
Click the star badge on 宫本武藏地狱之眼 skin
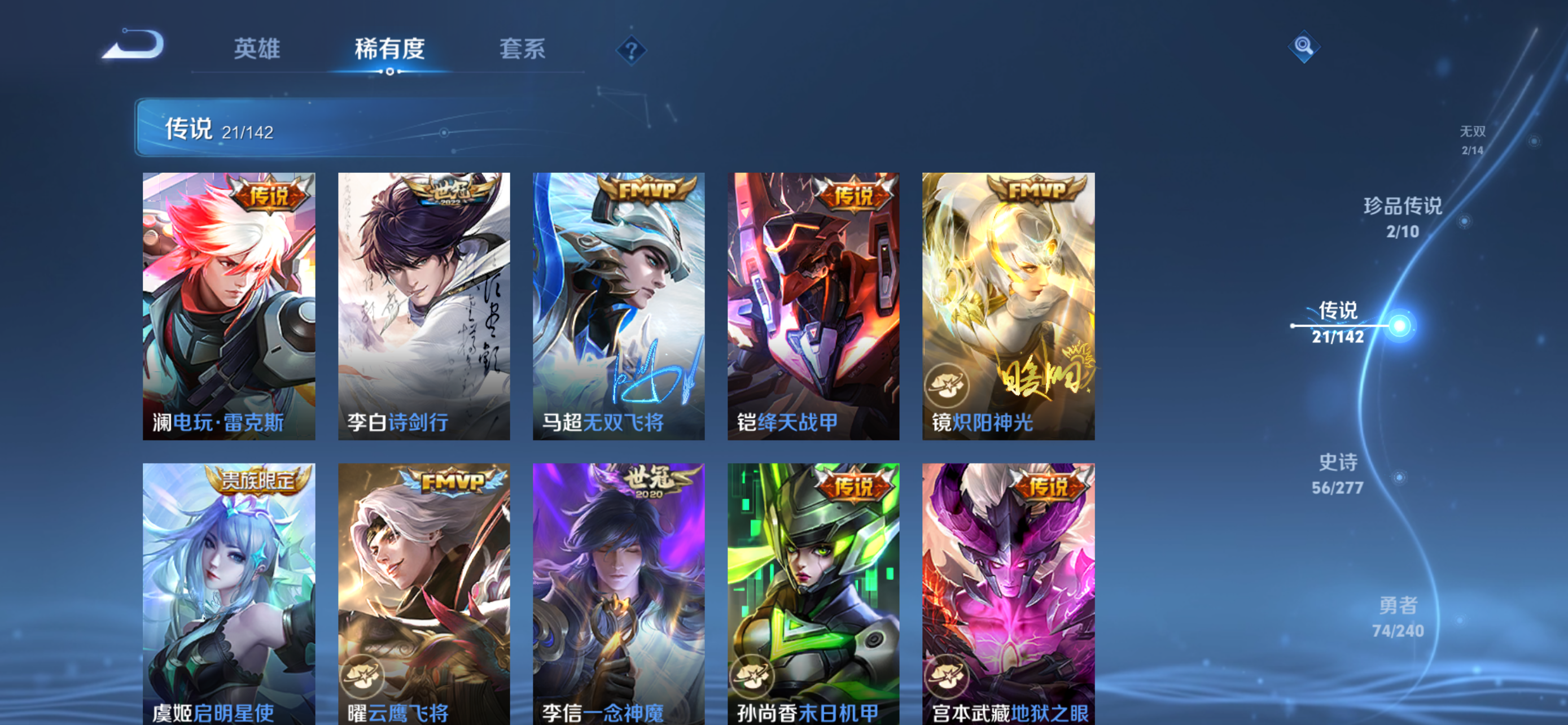coord(947,676)
